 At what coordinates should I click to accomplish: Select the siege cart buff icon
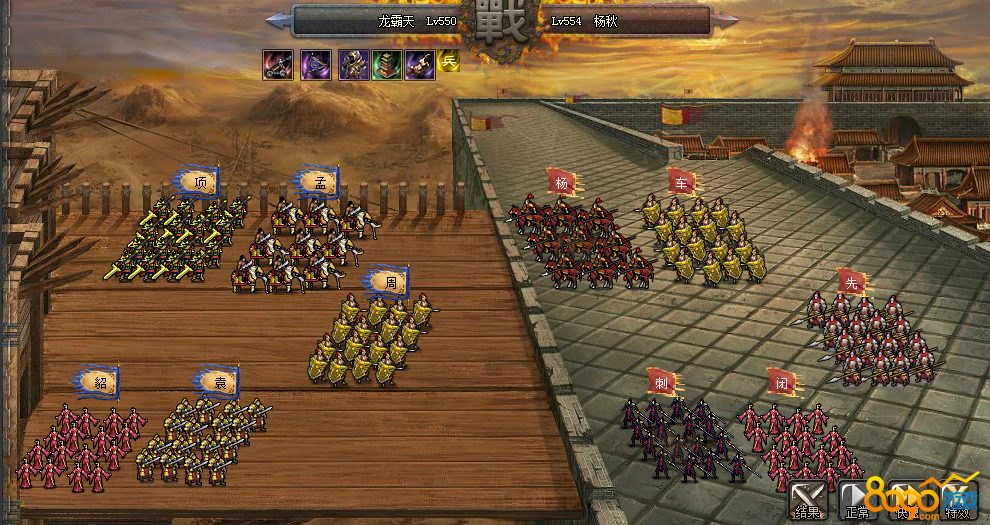278,65
